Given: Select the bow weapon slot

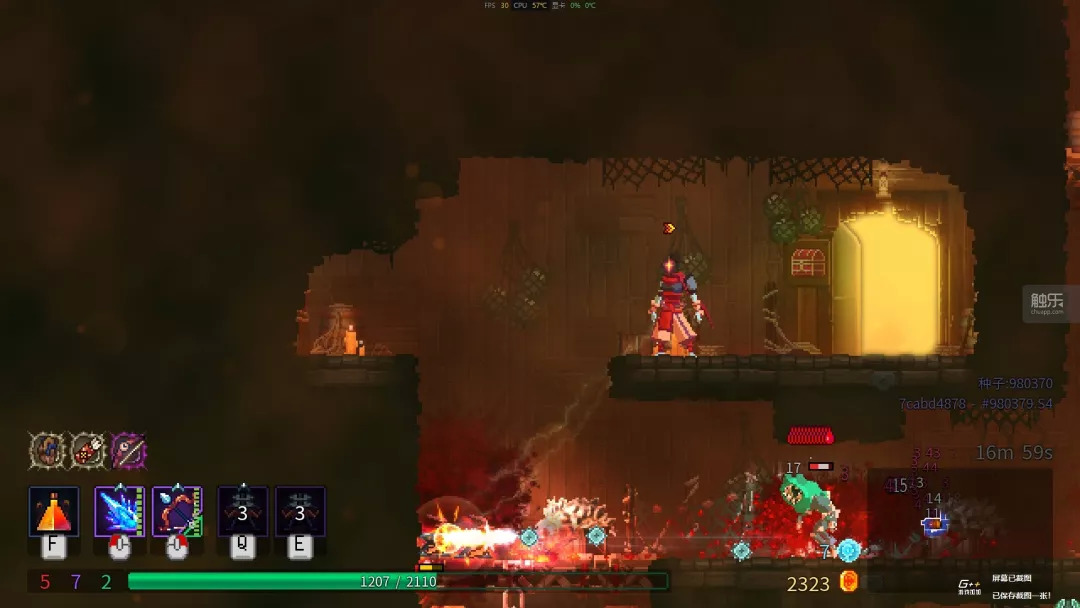Looking at the screenshot, I should click(x=177, y=512).
